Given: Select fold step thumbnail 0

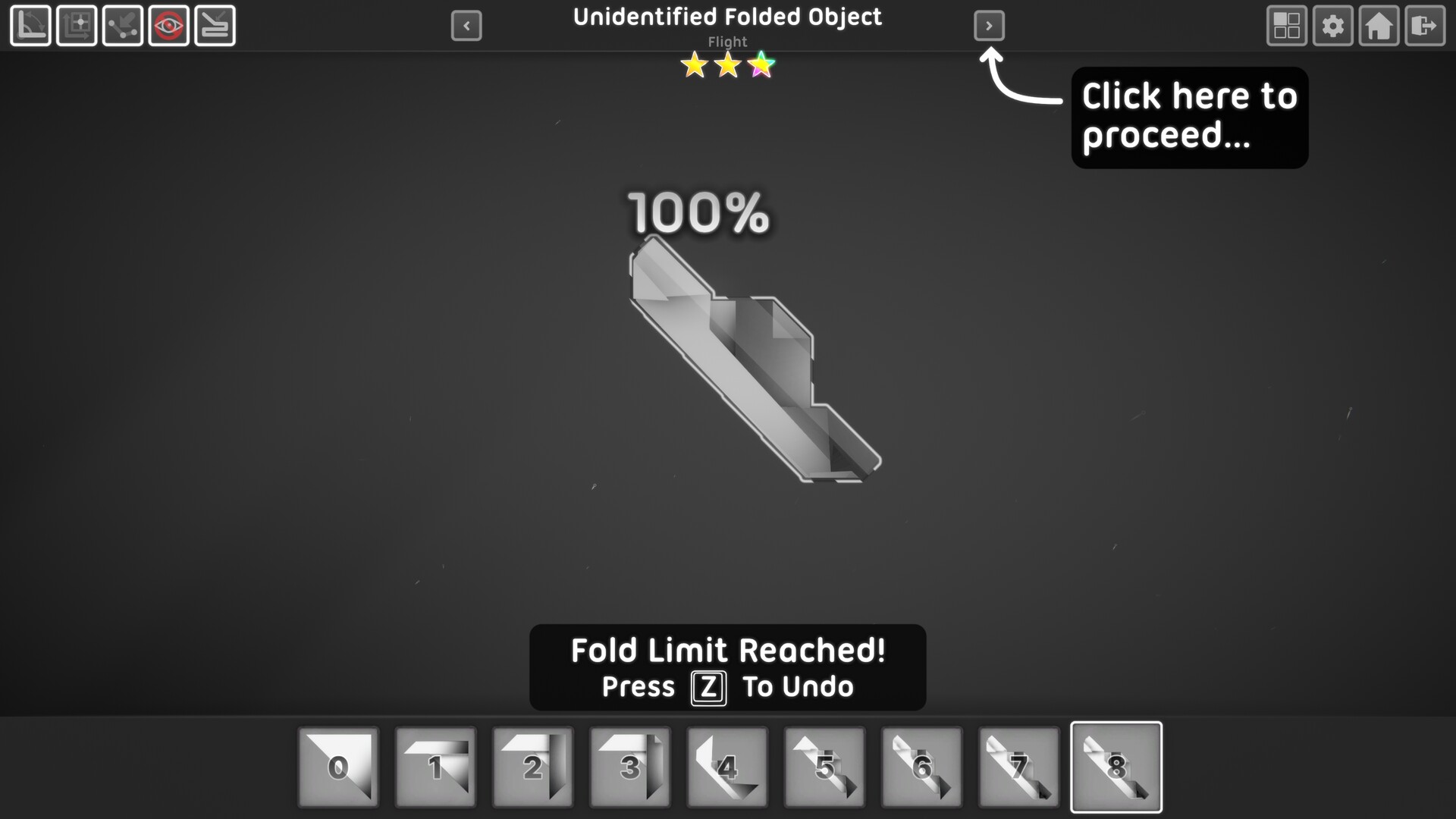Looking at the screenshot, I should (x=338, y=766).
